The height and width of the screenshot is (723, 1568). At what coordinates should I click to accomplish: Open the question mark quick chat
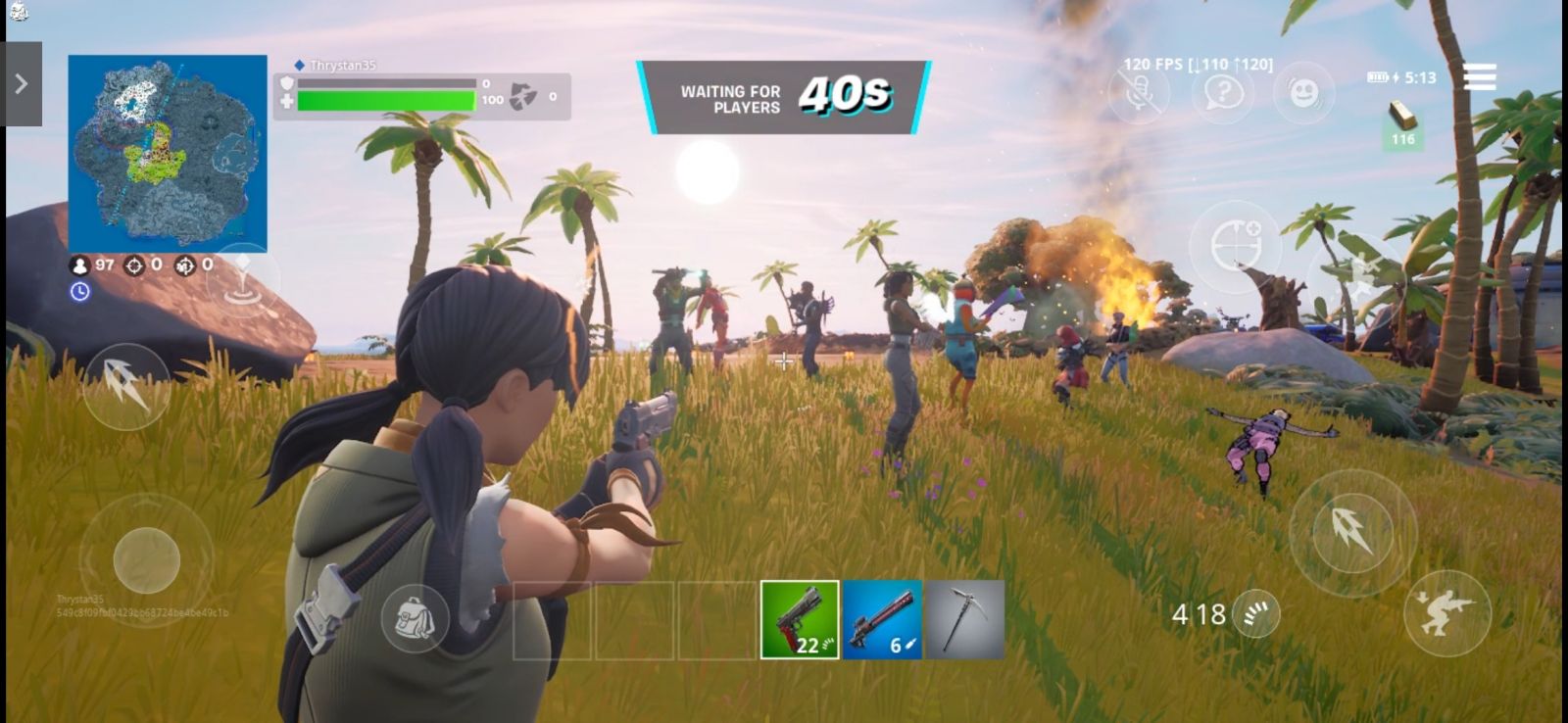point(1223,94)
